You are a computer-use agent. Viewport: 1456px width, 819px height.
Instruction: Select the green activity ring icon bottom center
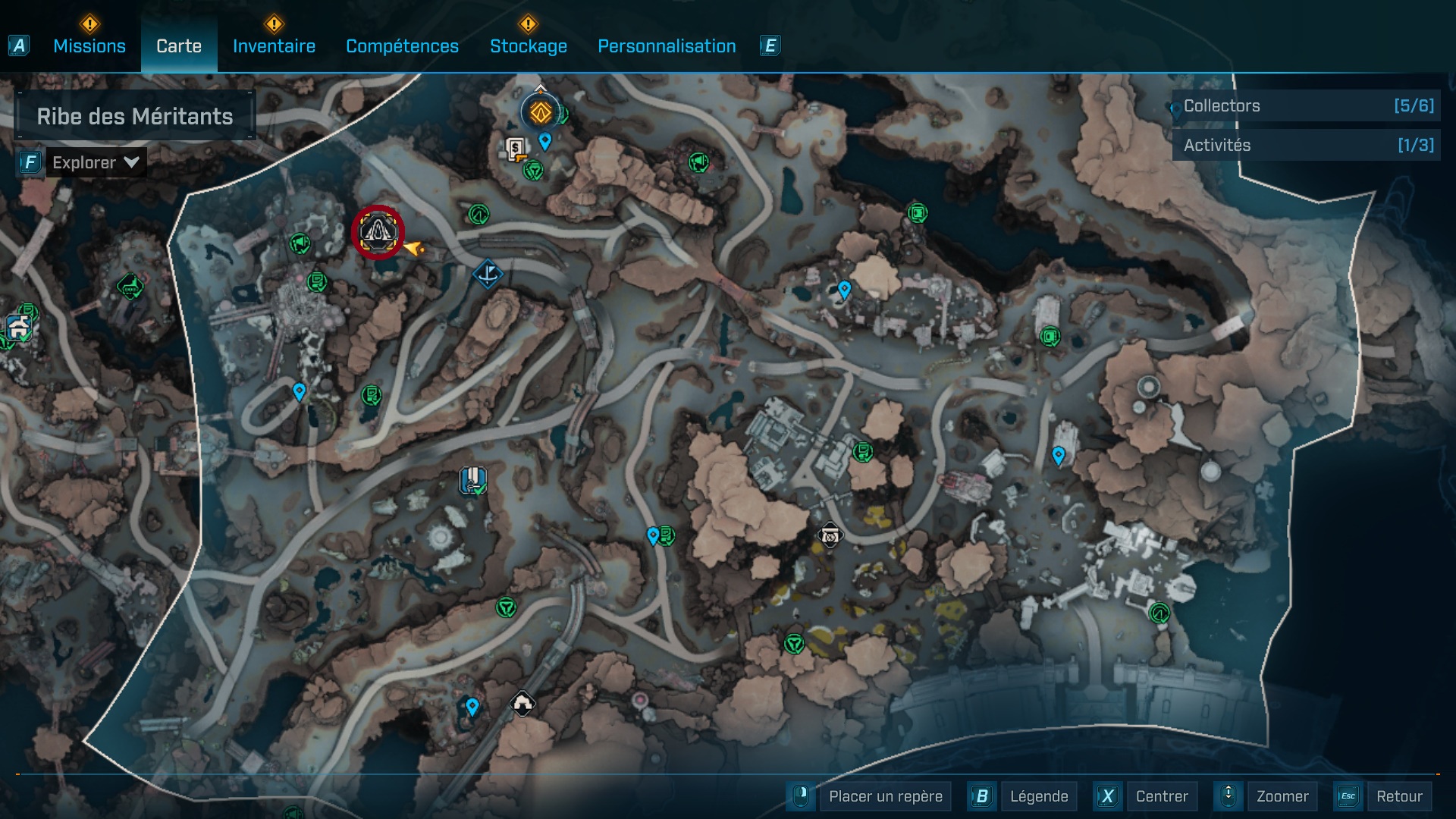pyautogui.click(x=793, y=645)
